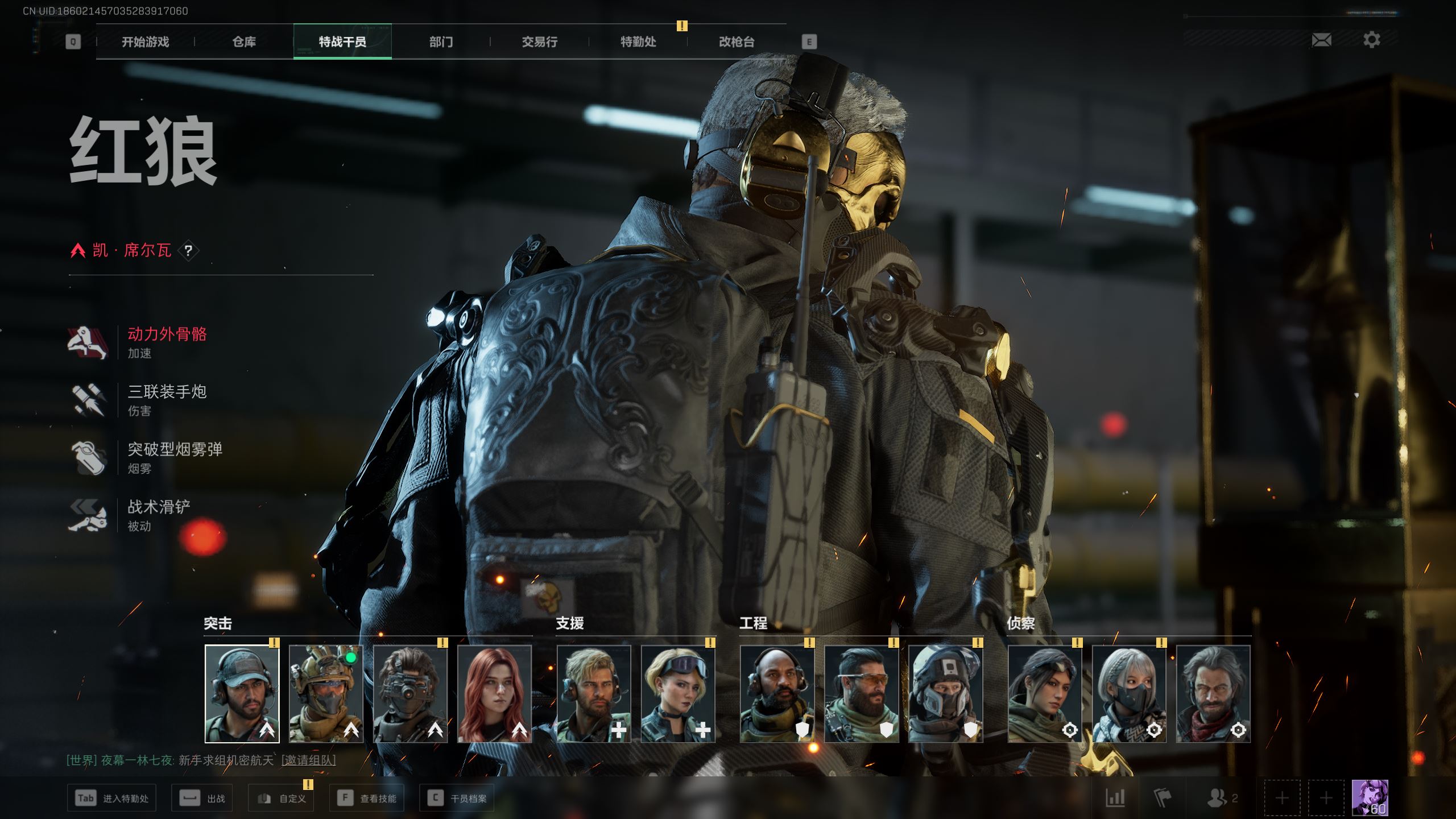
Task: Open the 交易行 tab
Action: (x=539, y=42)
